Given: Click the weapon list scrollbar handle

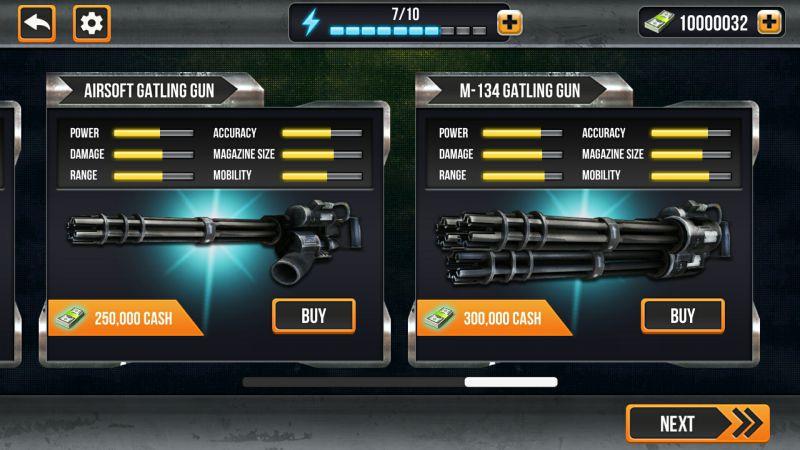Looking at the screenshot, I should 510,382.
